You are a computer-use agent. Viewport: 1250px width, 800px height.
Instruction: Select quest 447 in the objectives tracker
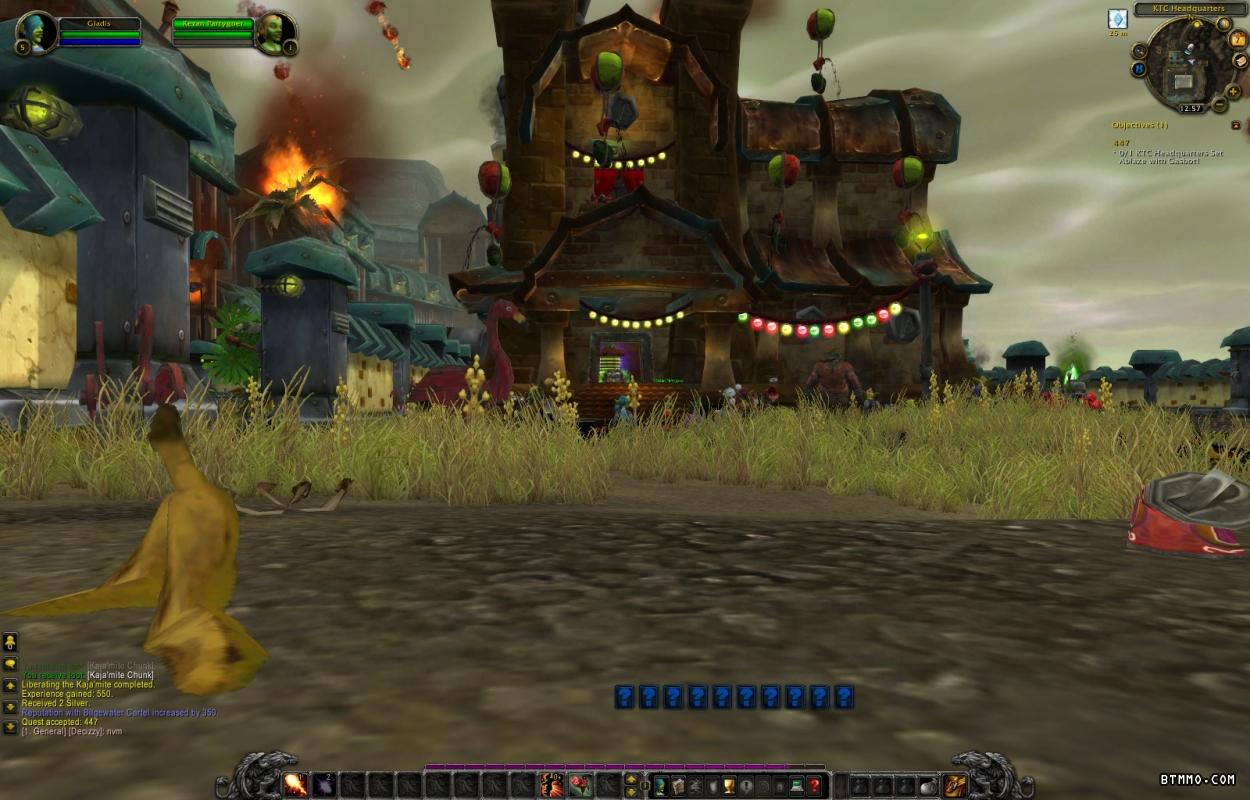pos(1122,143)
